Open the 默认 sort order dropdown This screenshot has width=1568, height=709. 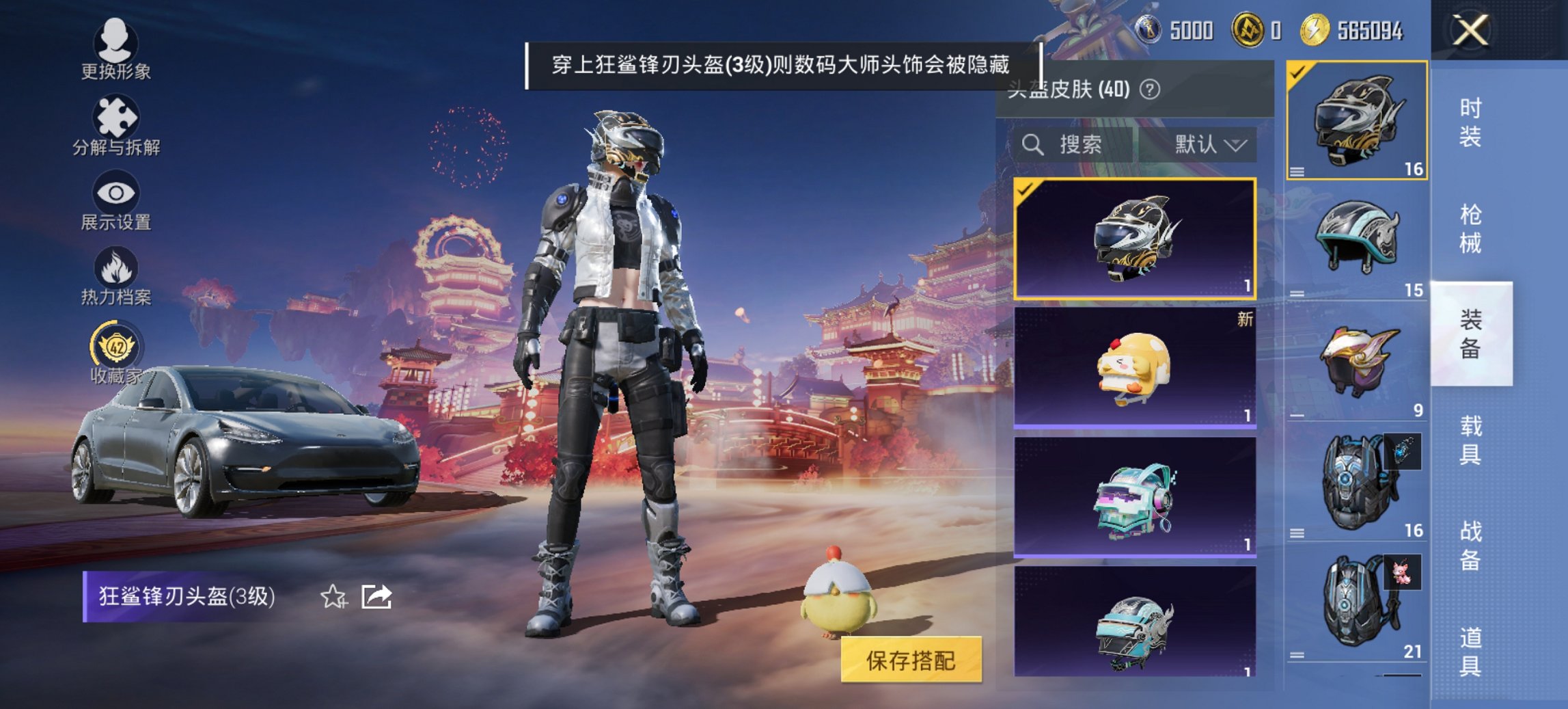[1208, 144]
